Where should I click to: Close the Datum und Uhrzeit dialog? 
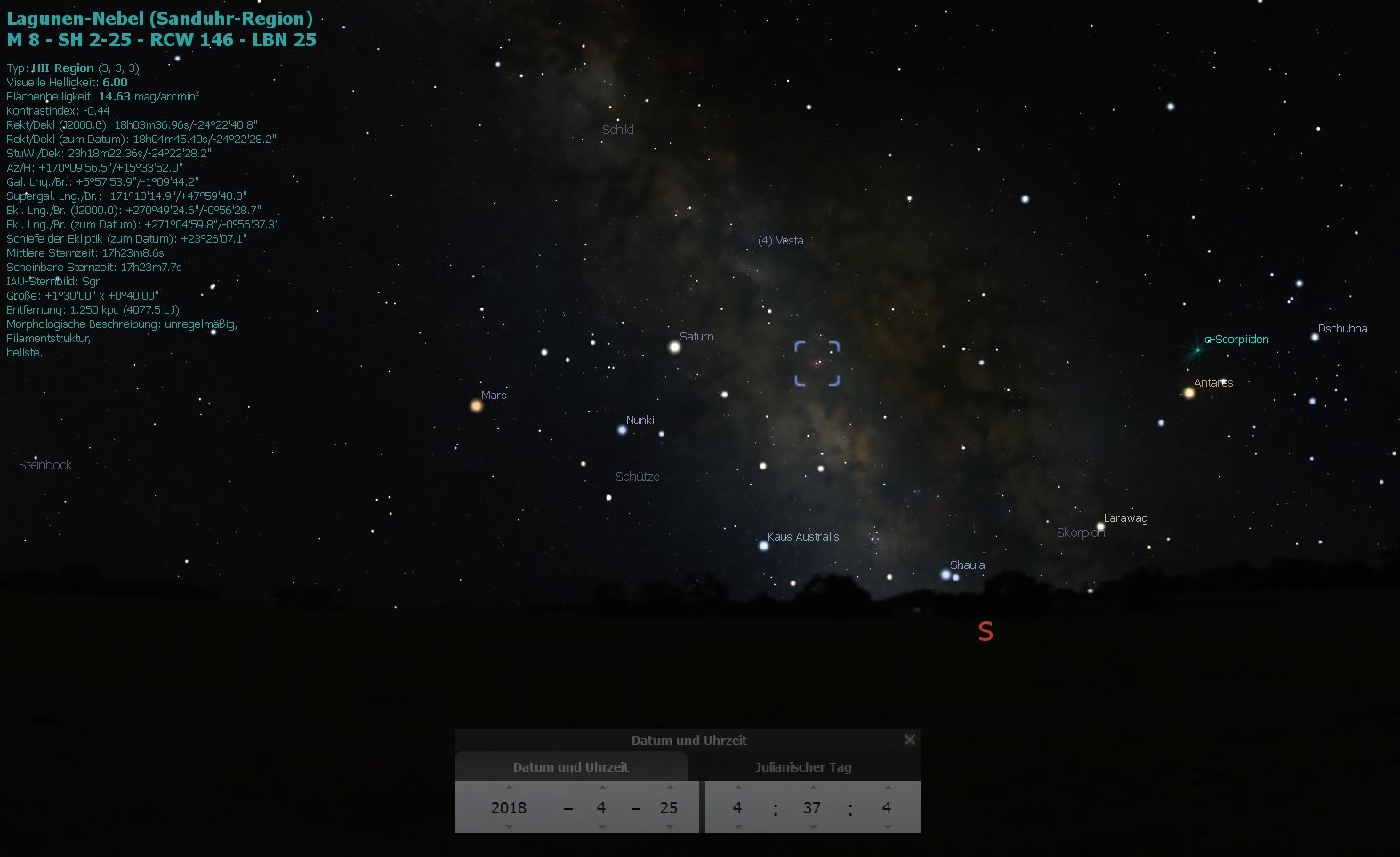click(x=909, y=740)
